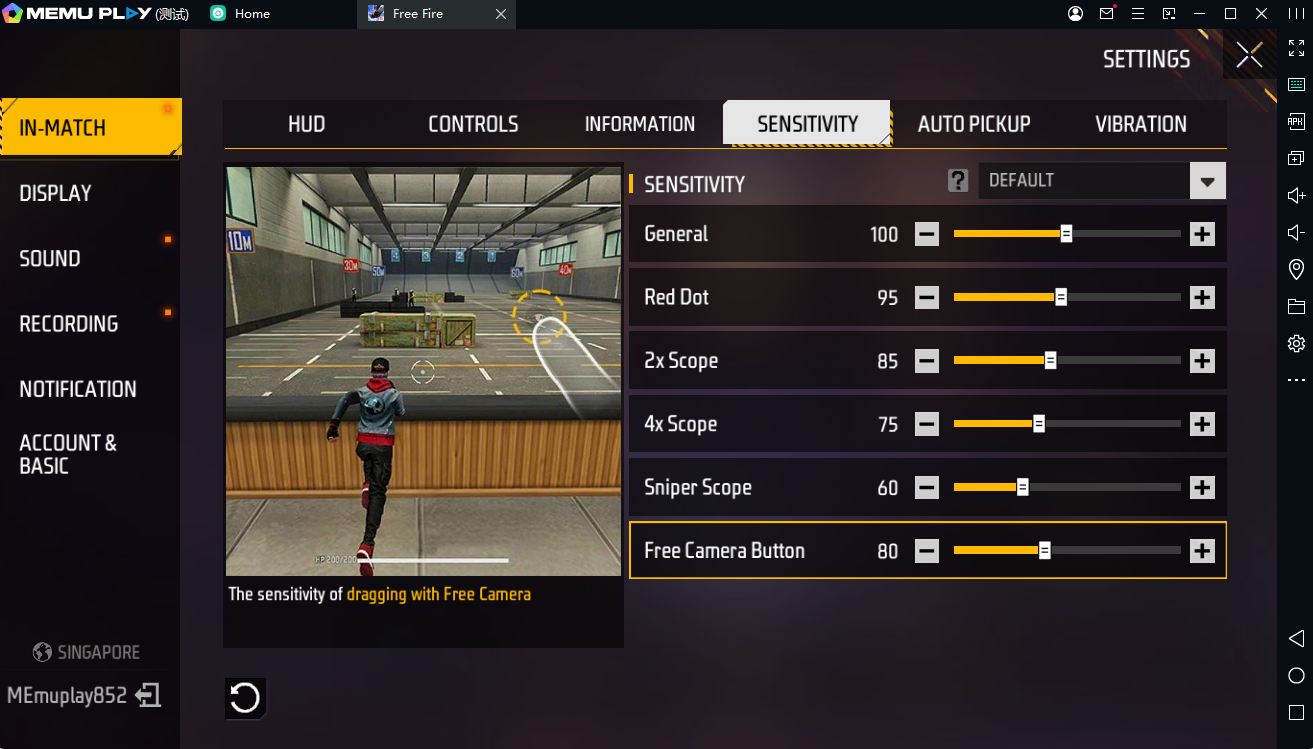The image size is (1313, 749).
Task: Log out via the icon beside MEmuplay852
Action: pos(149,695)
